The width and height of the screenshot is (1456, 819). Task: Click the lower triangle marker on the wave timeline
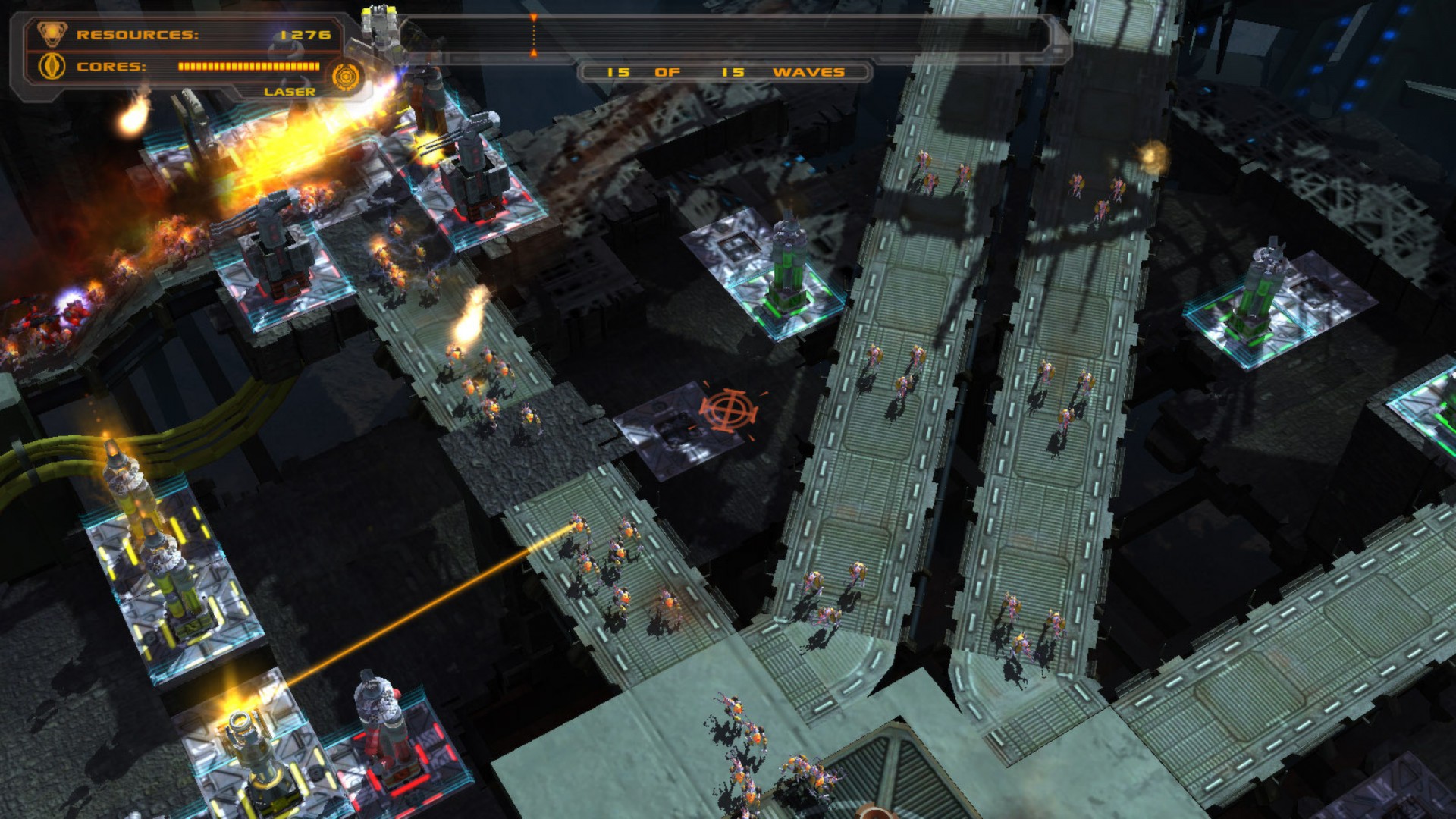coord(535,52)
